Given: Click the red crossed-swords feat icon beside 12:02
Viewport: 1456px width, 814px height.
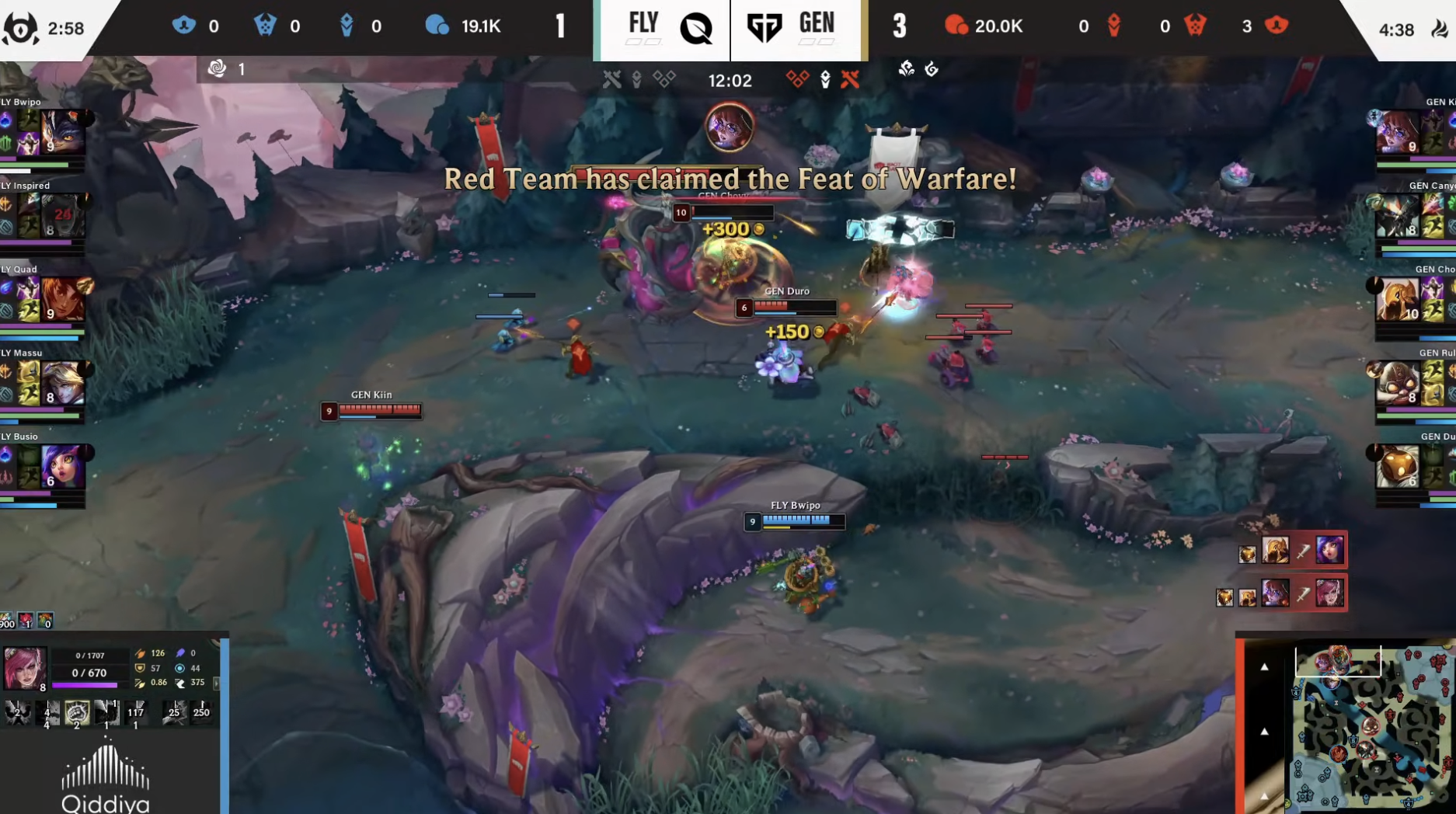Looking at the screenshot, I should (x=848, y=80).
